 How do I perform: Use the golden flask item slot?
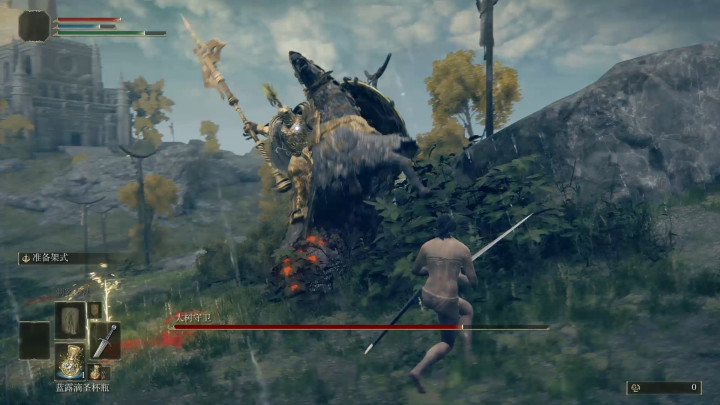(x=70, y=360)
